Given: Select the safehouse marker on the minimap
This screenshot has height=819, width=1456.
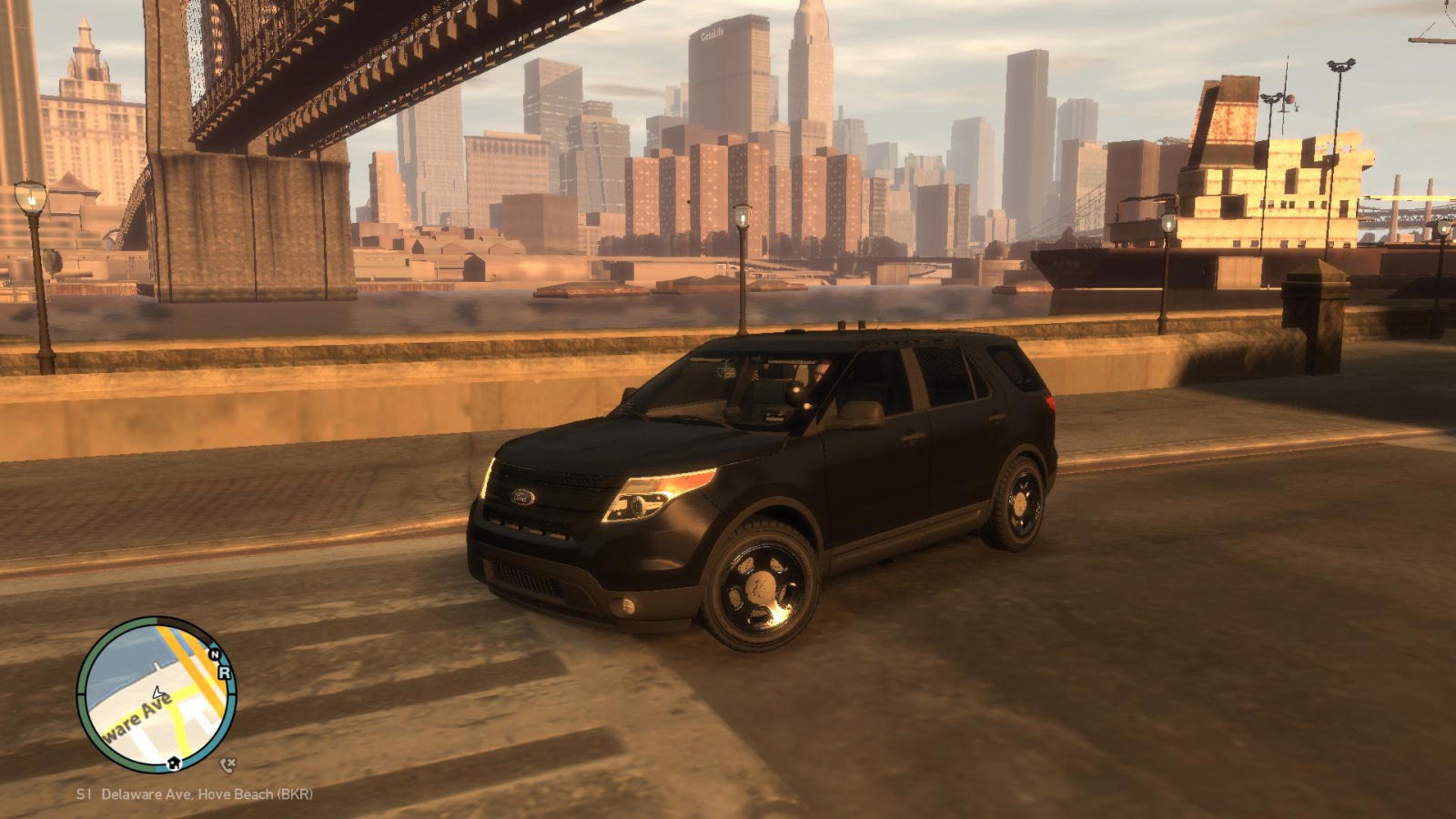Looking at the screenshot, I should tap(173, 762).
